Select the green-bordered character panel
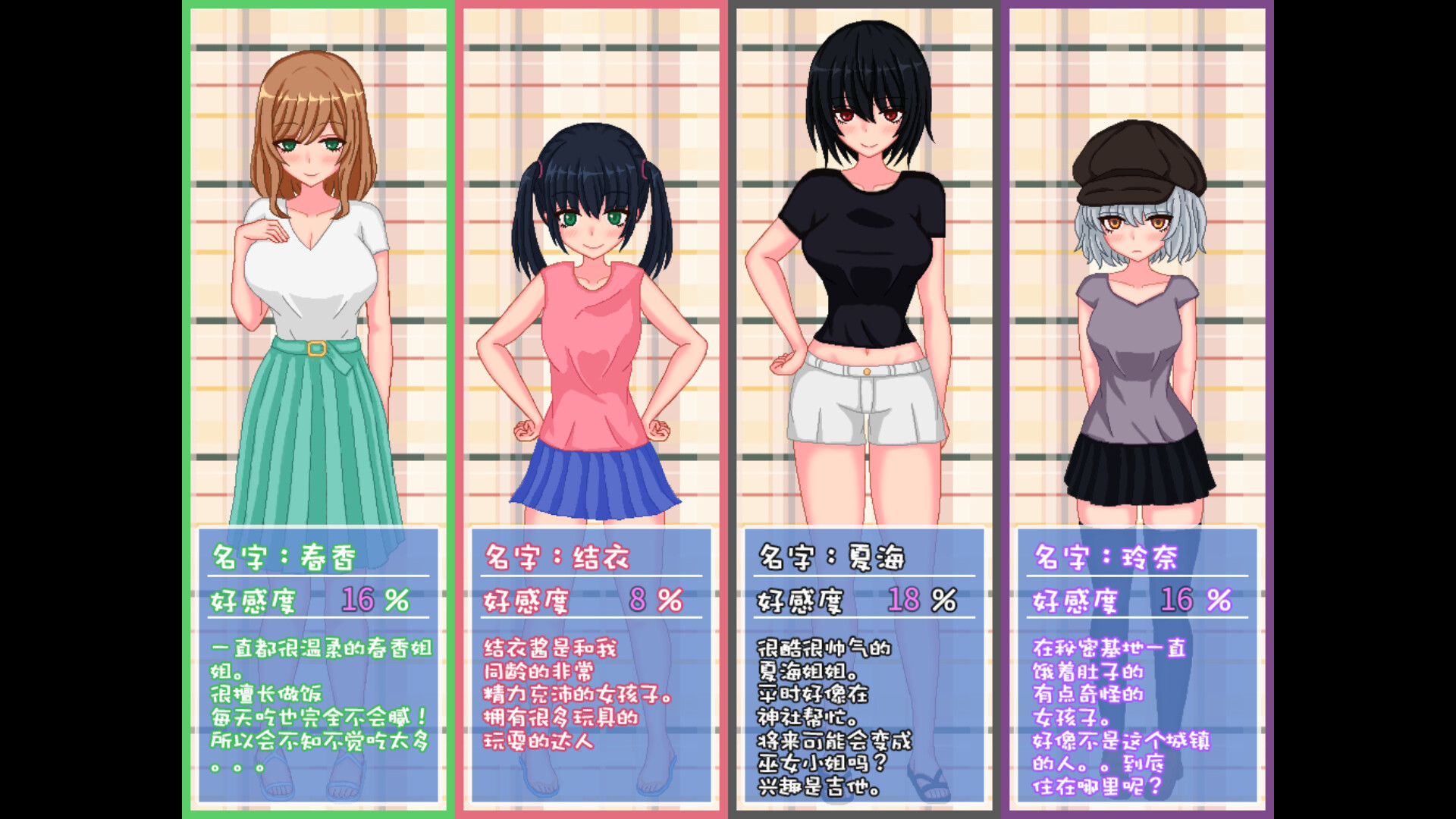Image resolution: width=1456 pixels, height=819 pixels. click(318, 409)
